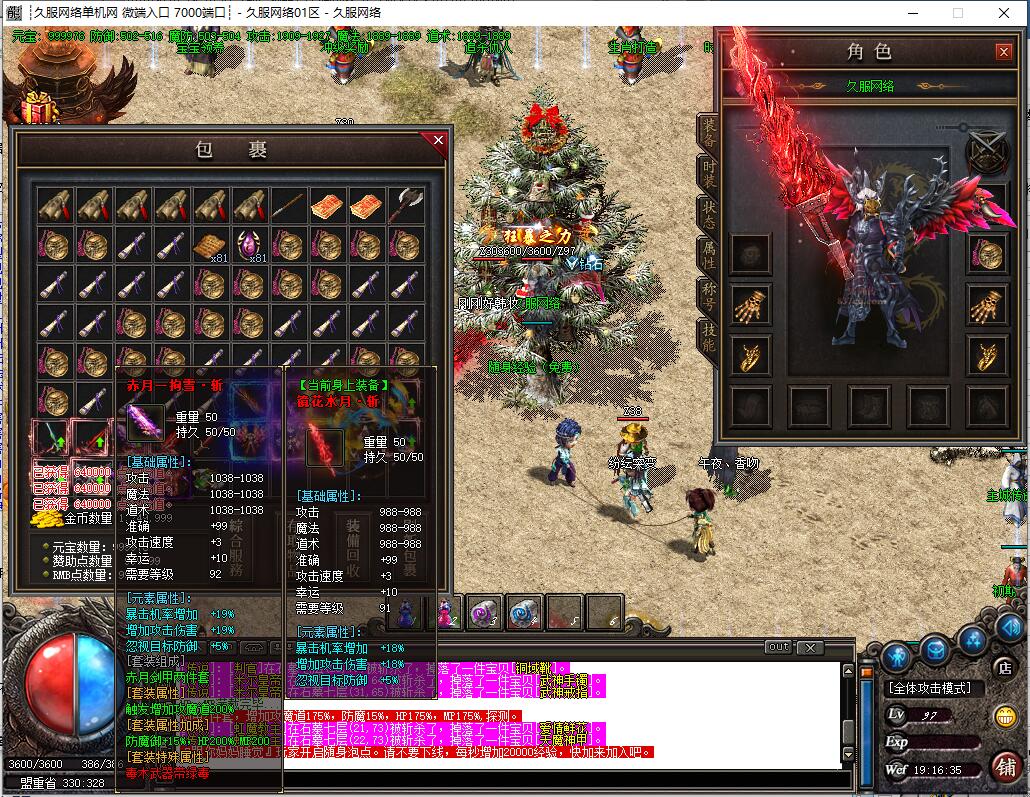The width and height of the screenshot is (1030, 797).
Task: Open the 铺 stall button
Action: coord(1005,765)
